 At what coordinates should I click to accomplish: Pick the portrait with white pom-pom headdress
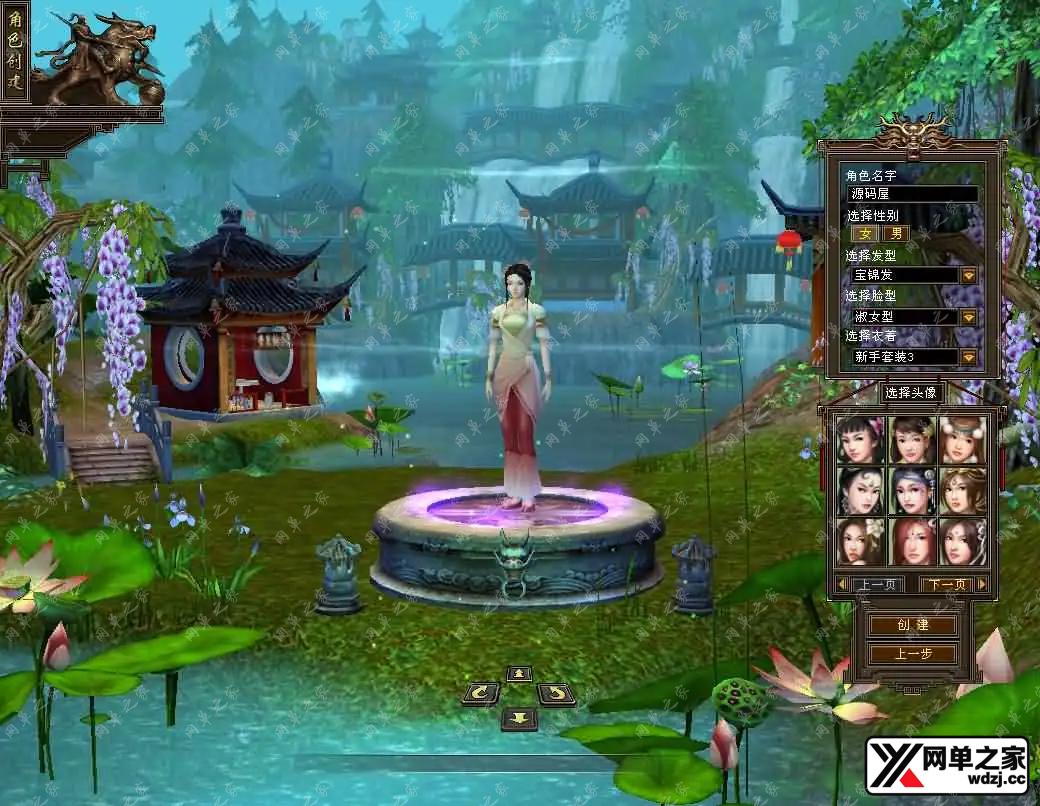(962, 440)
